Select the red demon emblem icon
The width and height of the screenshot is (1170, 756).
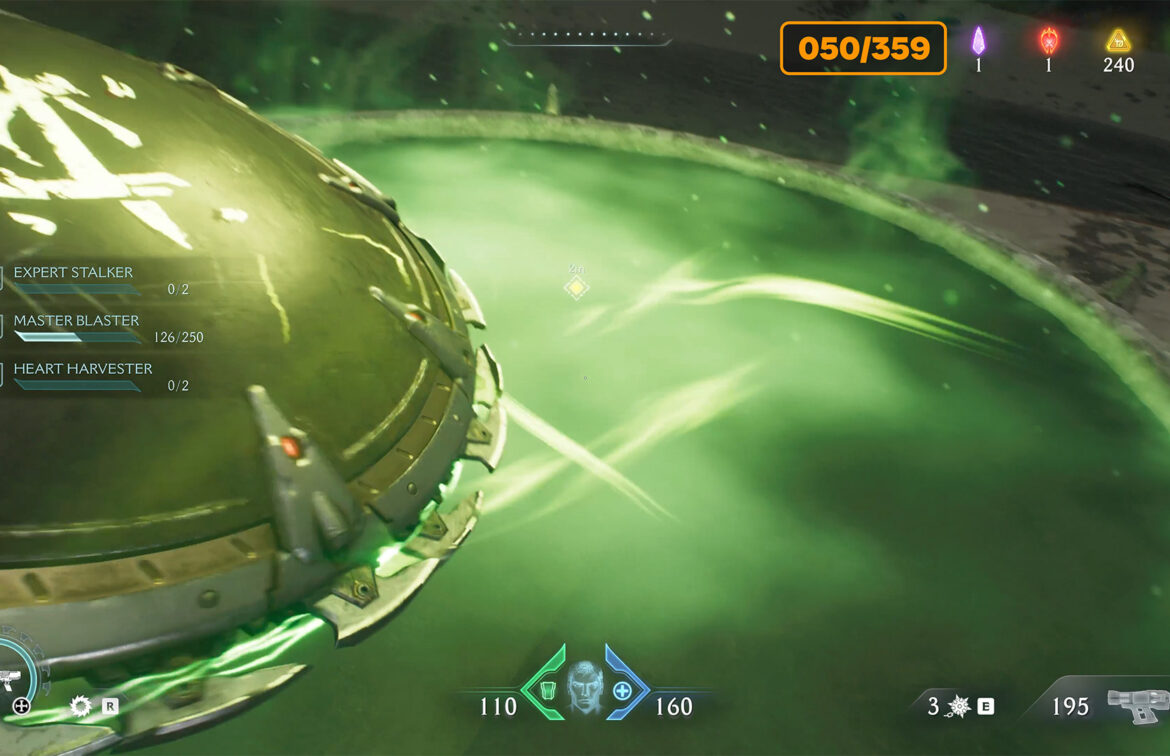pos(1048,41)
